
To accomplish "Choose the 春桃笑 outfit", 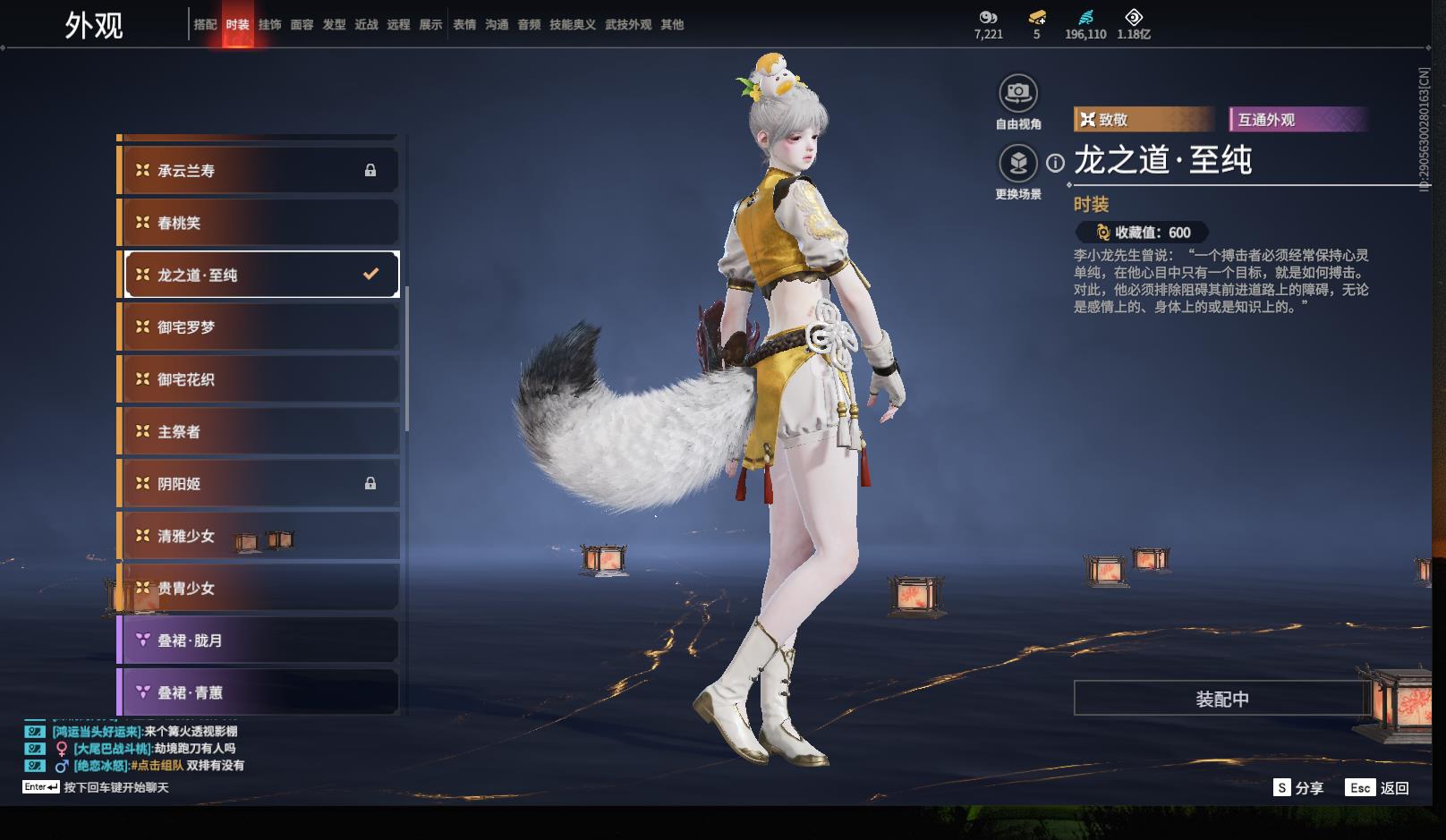I will tap(259, 223).
